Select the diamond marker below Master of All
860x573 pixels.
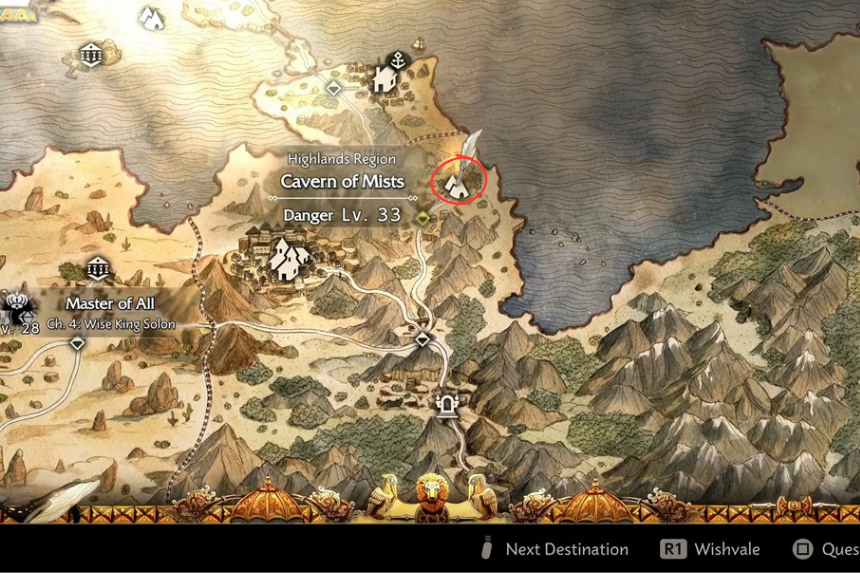78,343
